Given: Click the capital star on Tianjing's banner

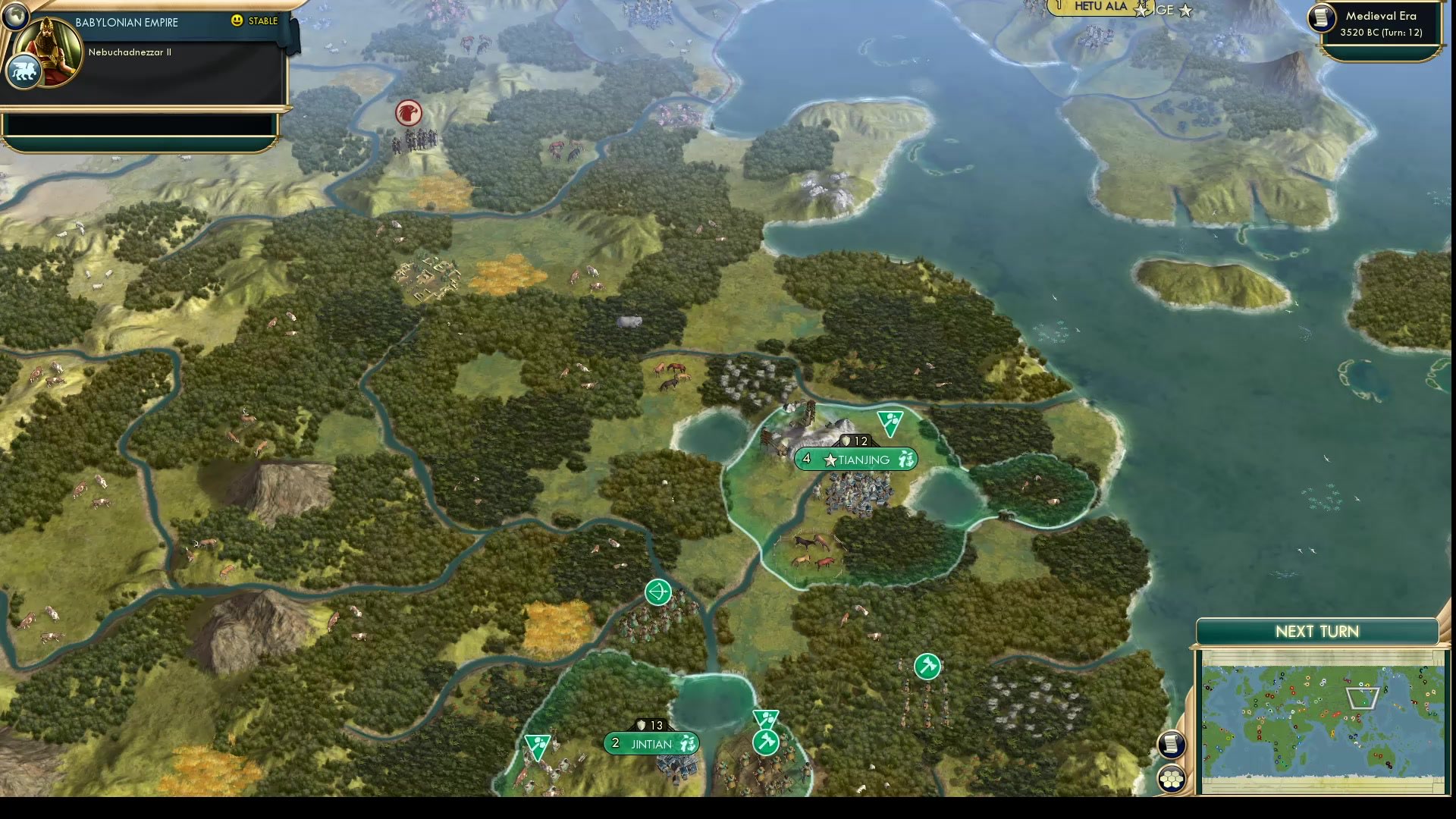Looking at the screenshot, I should [x=830, y=460].
